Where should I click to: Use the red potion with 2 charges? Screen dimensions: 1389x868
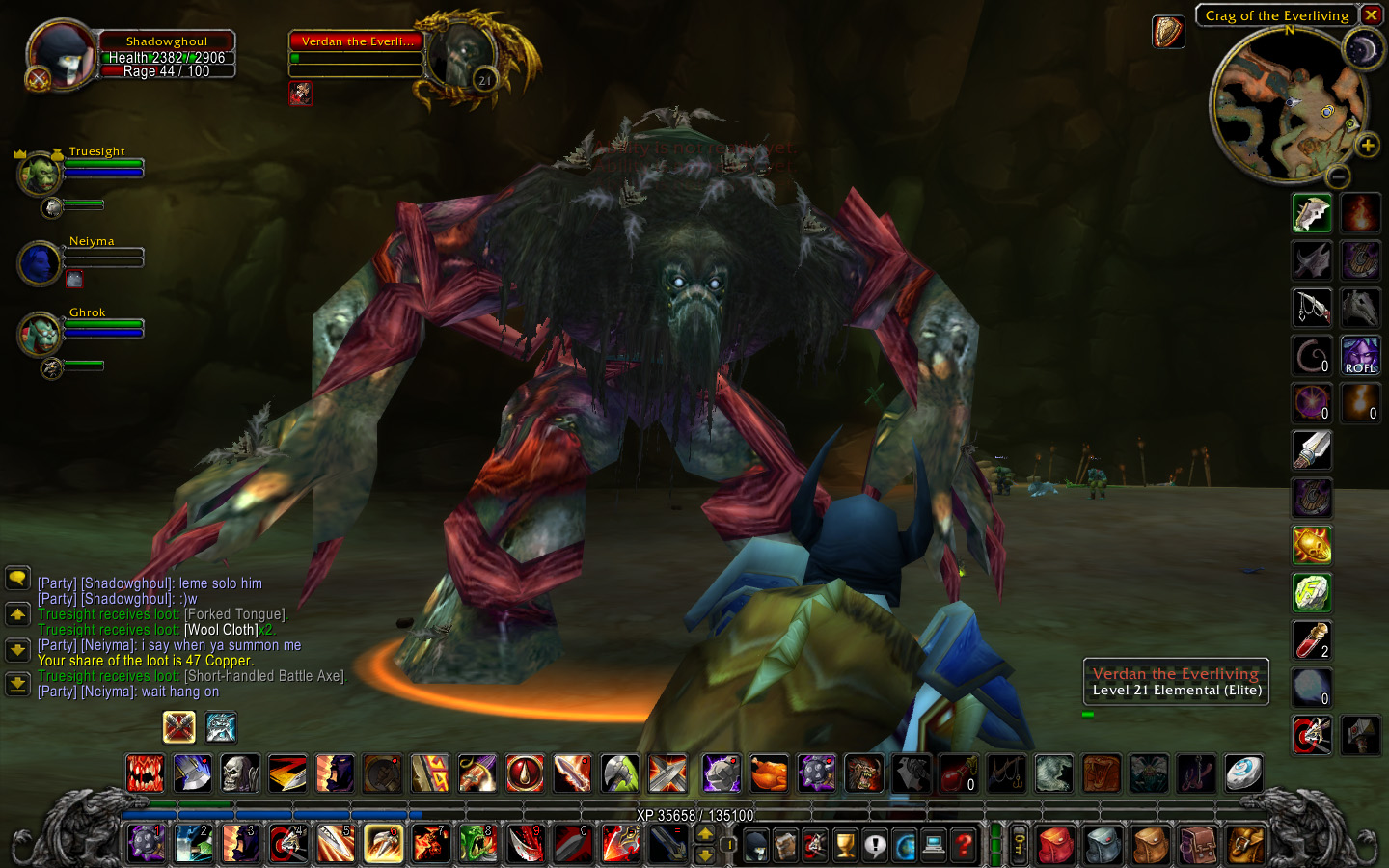(x=1312, y=639)
